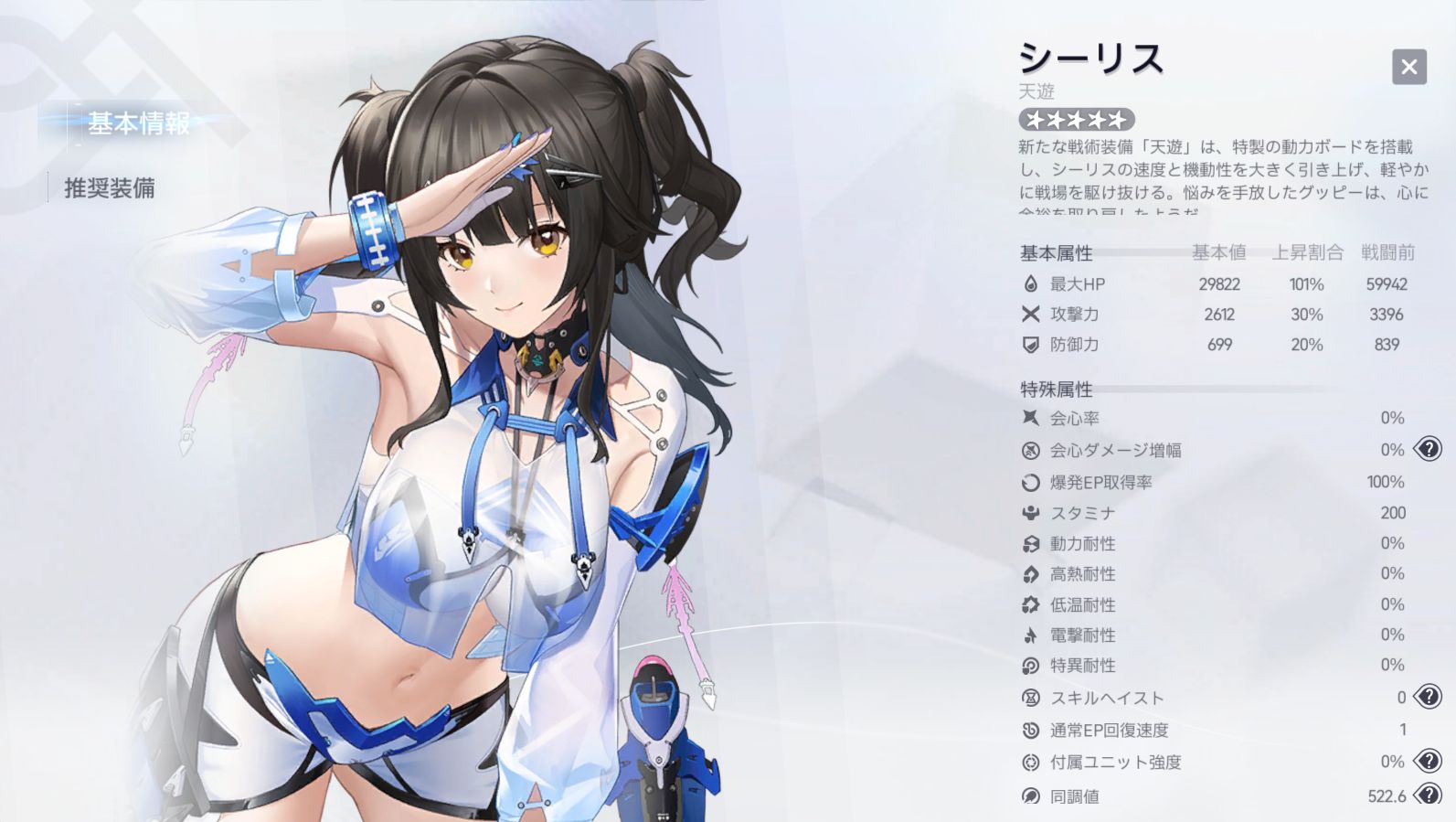
Task: Show help for 同調値
Action: coord(1428,795)
